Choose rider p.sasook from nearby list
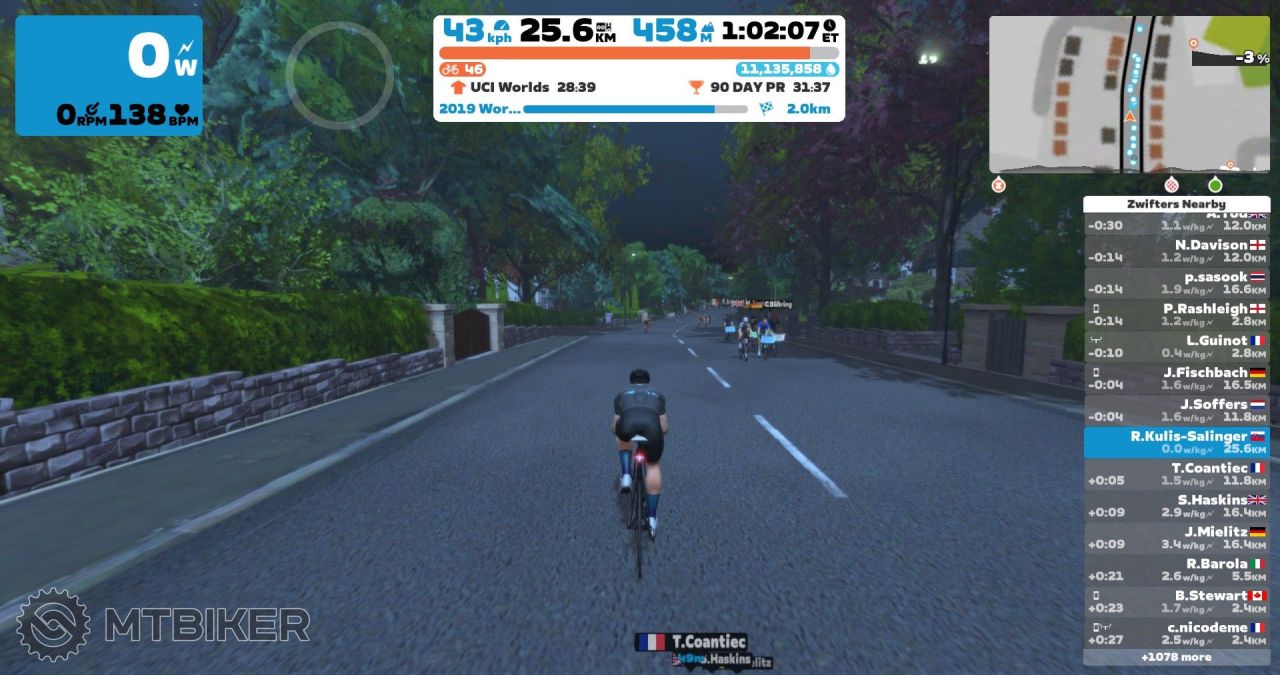Screen dimensions: 1280x675 (x=1176, y=283)
